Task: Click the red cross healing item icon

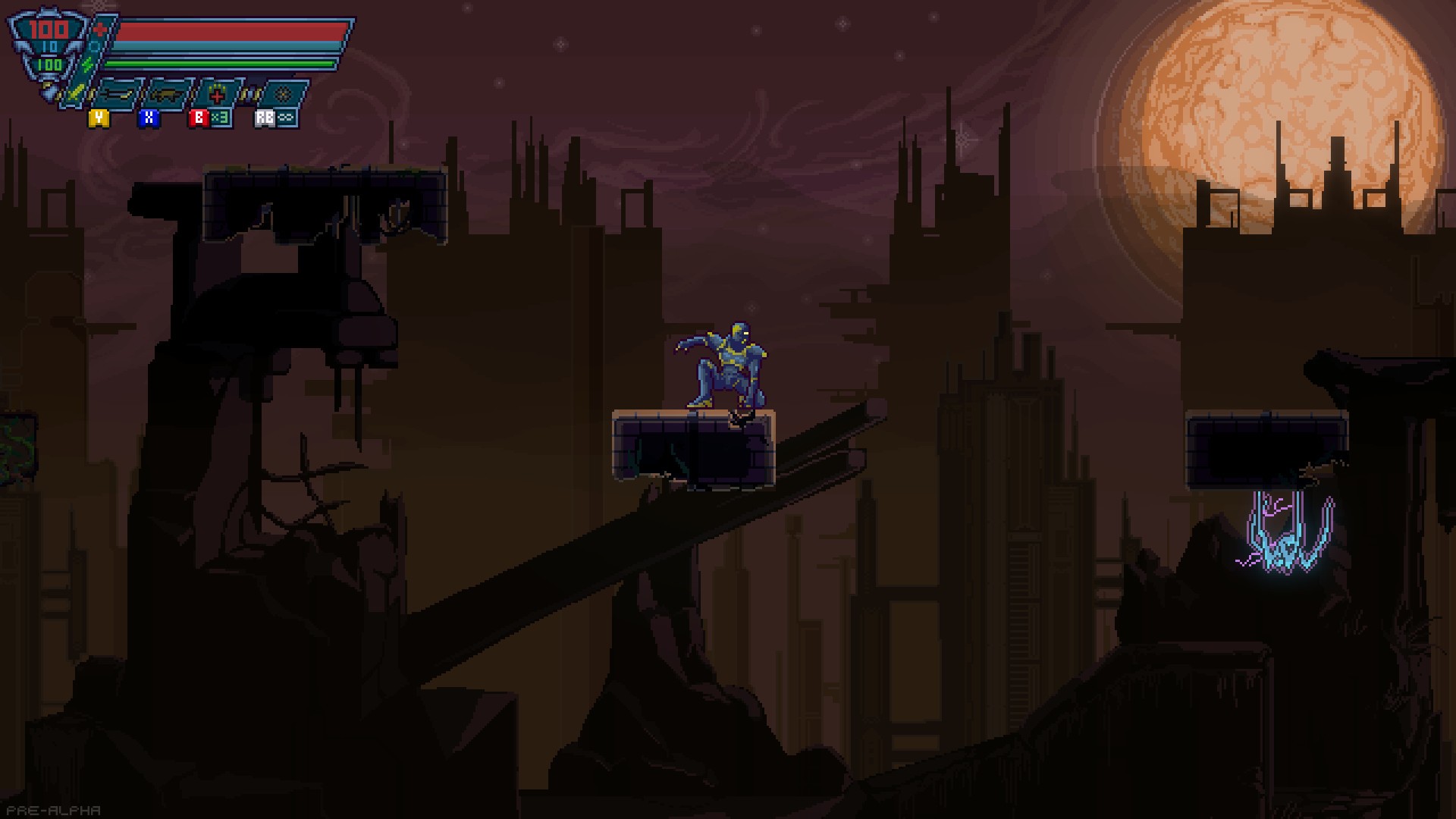Action: (x=218, y=93)
